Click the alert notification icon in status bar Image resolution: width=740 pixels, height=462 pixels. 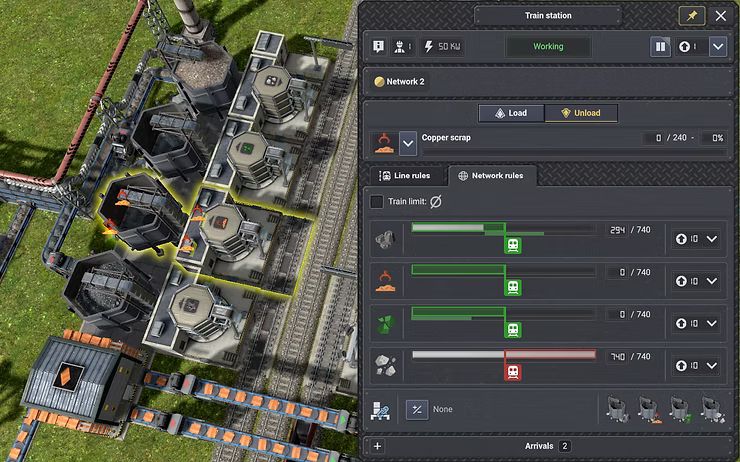(379, 46)
